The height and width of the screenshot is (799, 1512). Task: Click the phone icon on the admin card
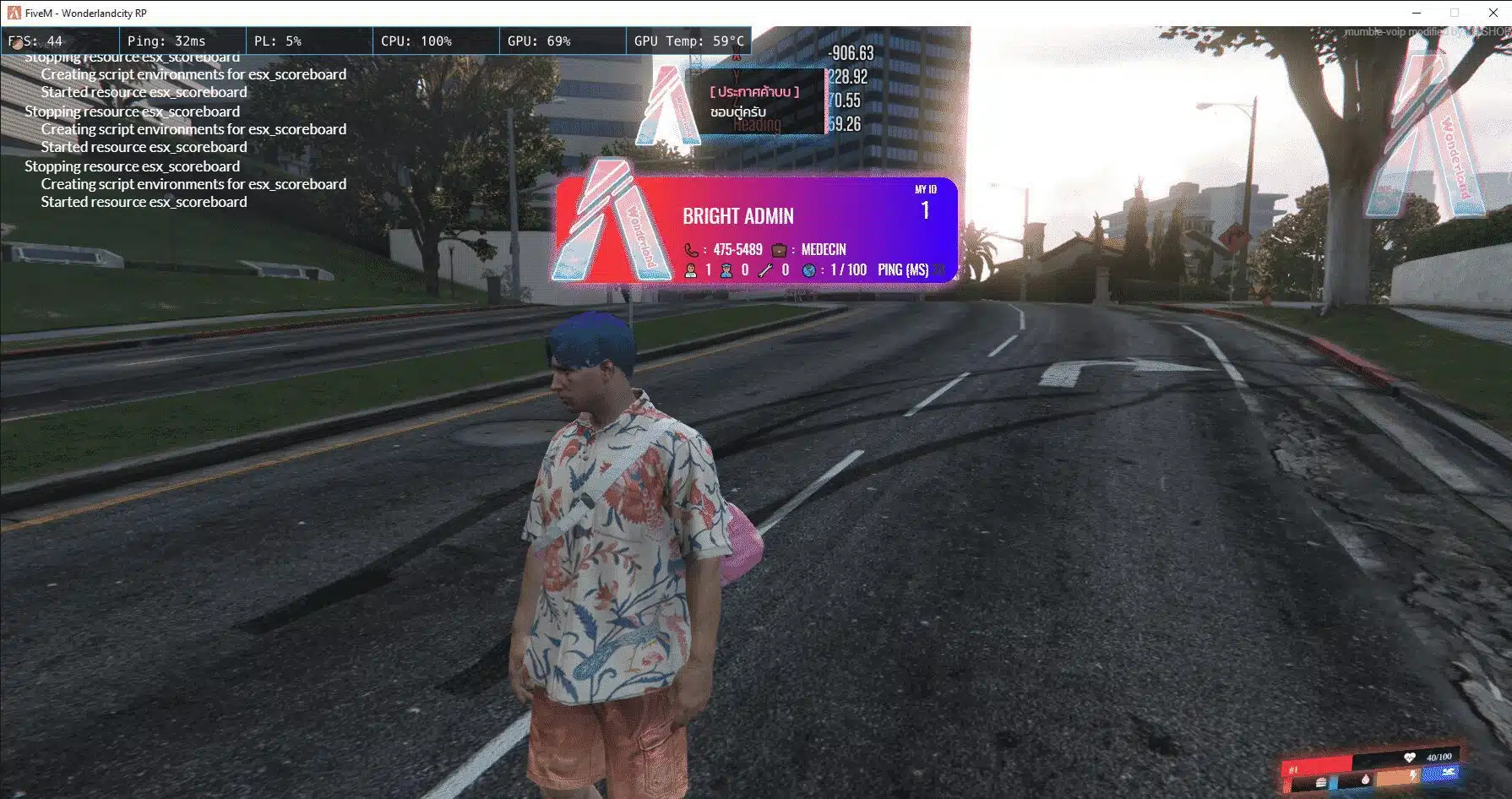[692, 250]
